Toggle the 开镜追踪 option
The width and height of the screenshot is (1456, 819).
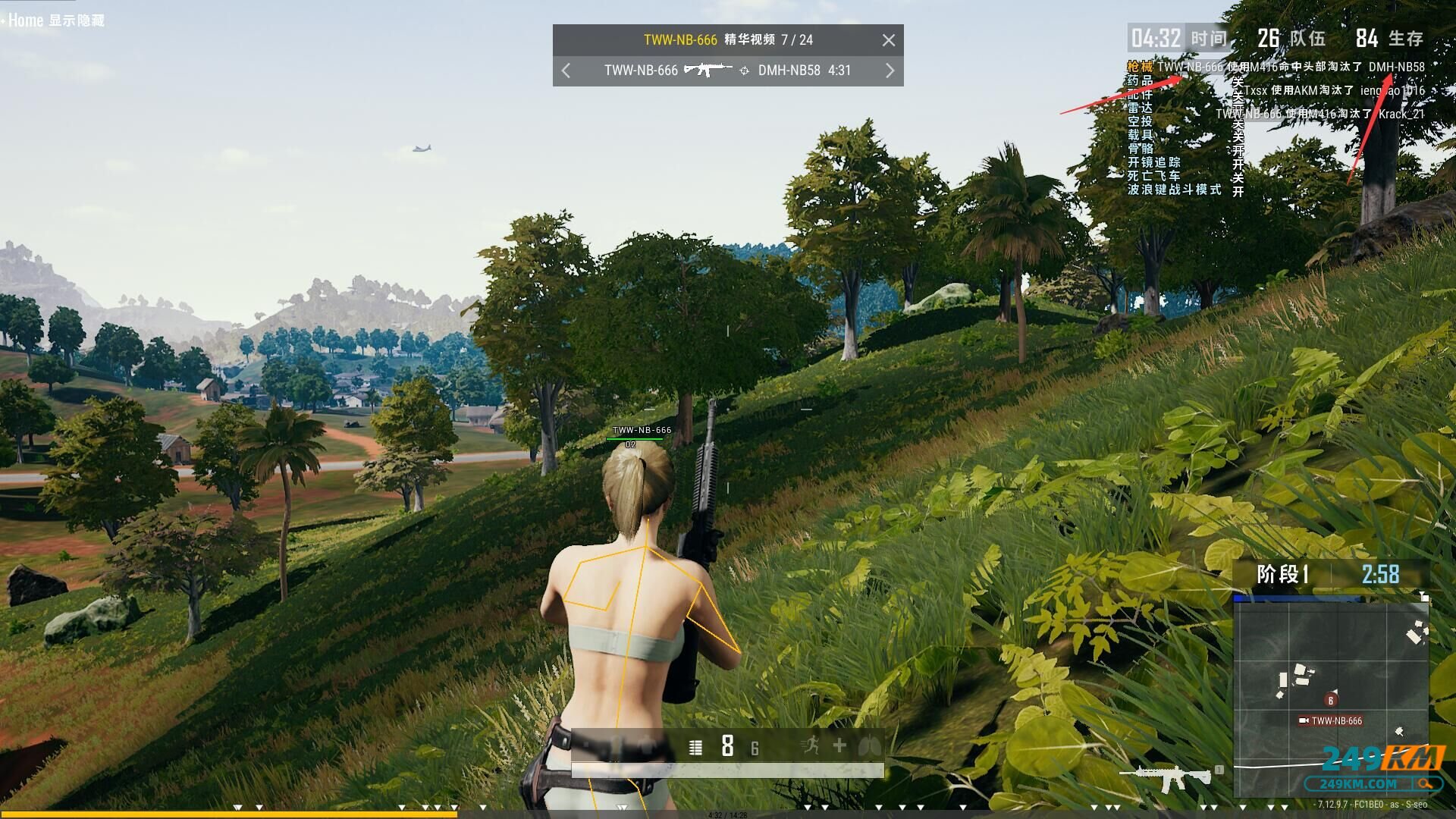click(x=1153, y=162)
